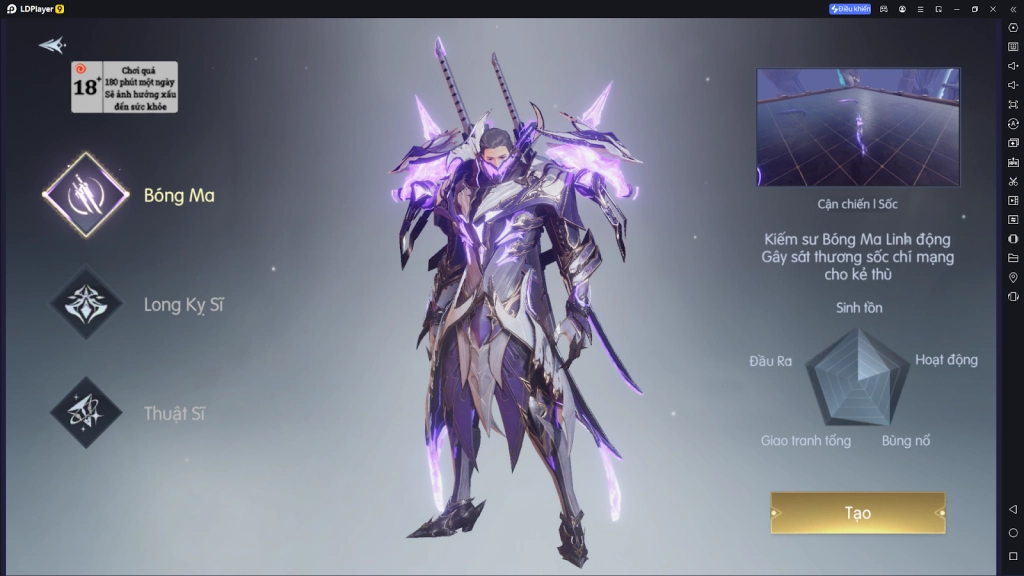
Task: Go back using the winged arrow icon
Action: [x=52, y=45]
